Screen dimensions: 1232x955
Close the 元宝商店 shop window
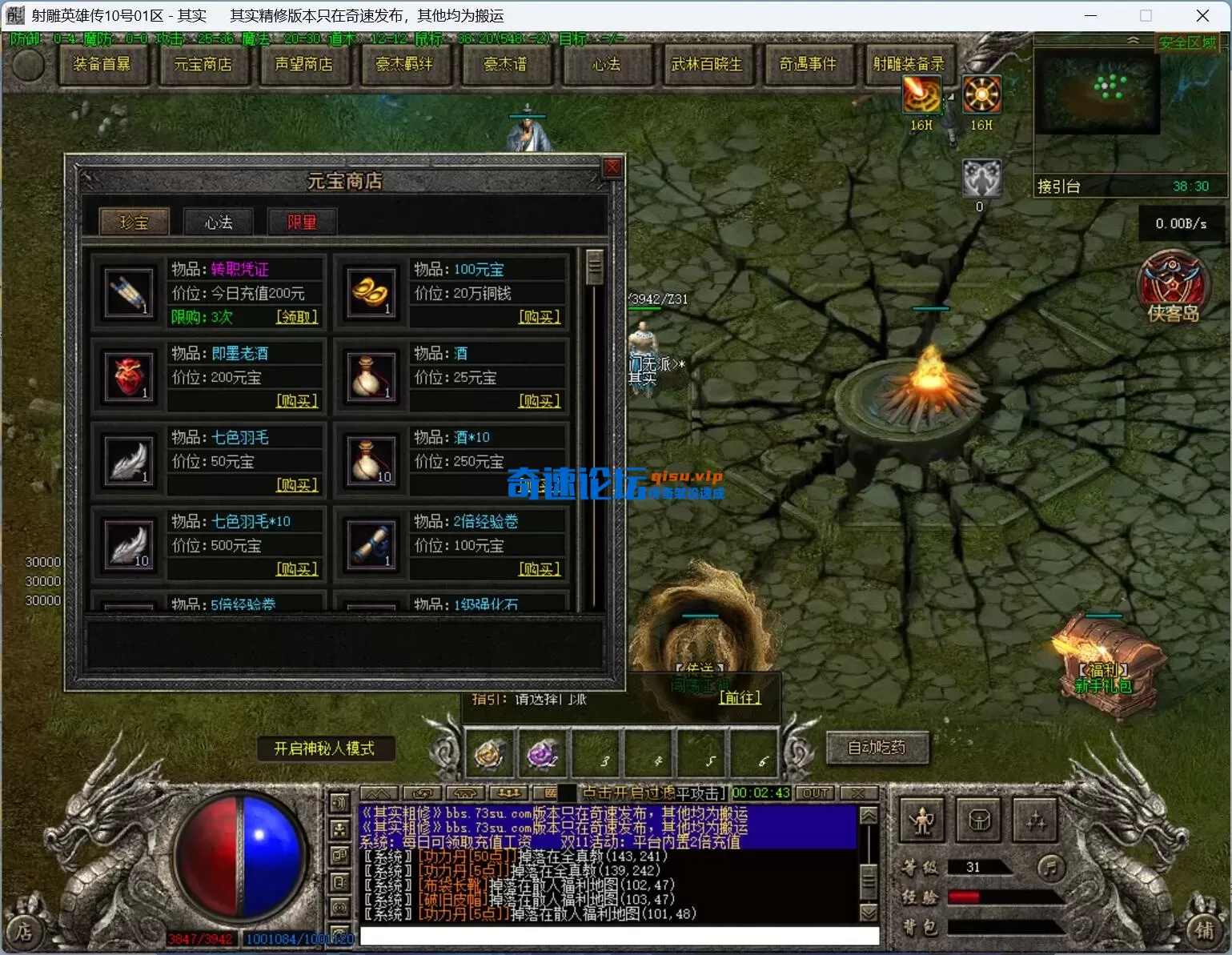point(612,167)
